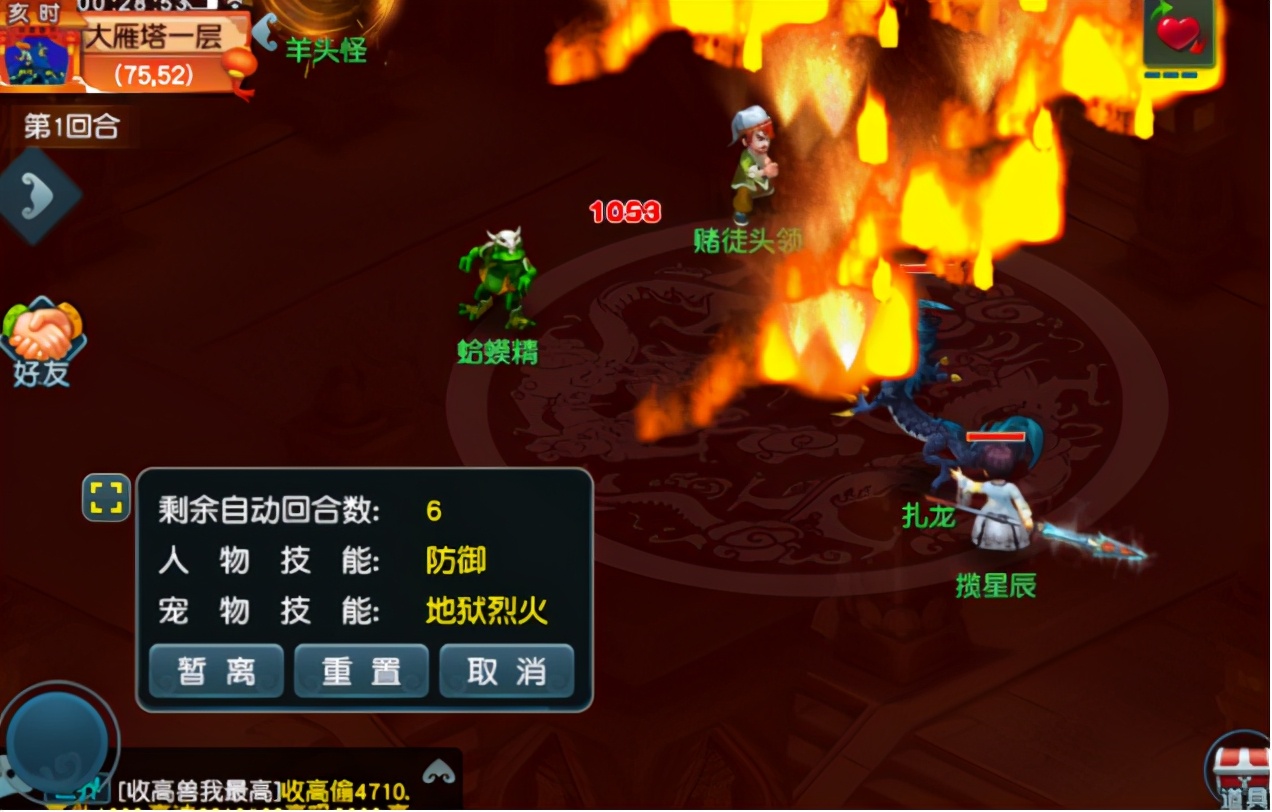Image resolution: width=1272 pixels, height=812 pixels.
Task: Click the red heart fruit icon
Action: pos(1179,34)
